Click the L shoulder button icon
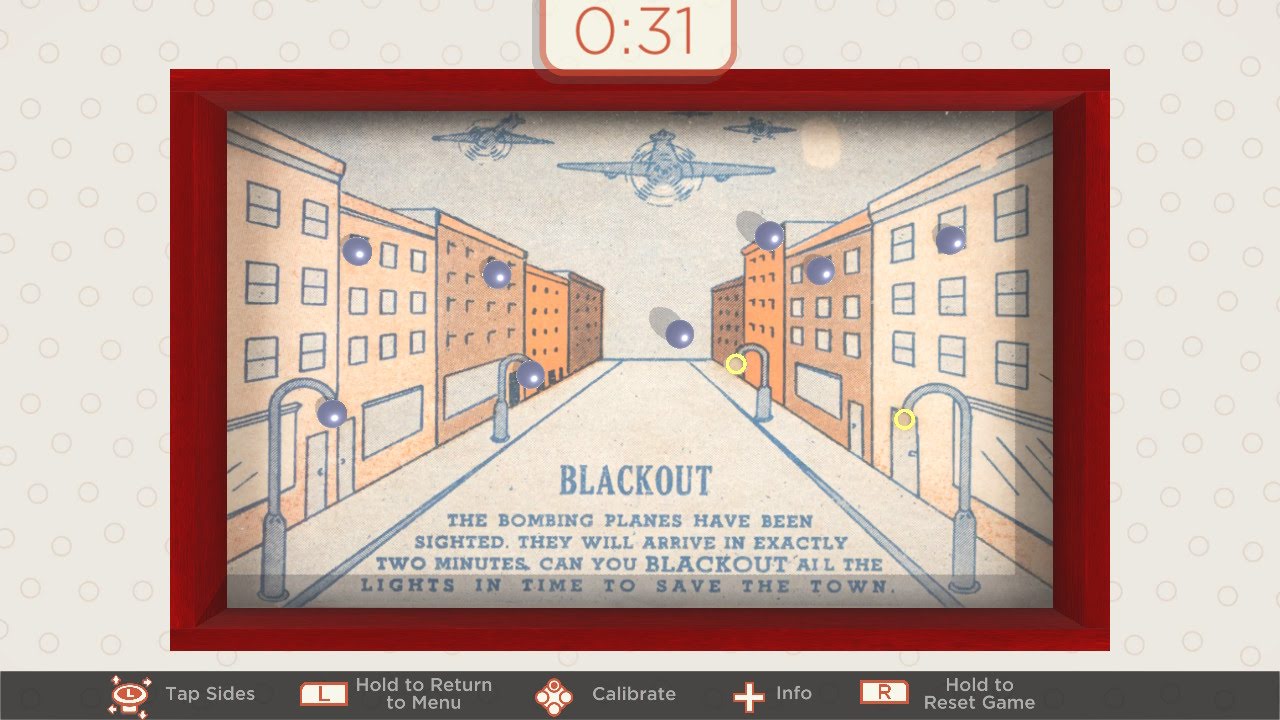Image resolution: width=1280 pixels, height=720 pixels. click(322, 691)
